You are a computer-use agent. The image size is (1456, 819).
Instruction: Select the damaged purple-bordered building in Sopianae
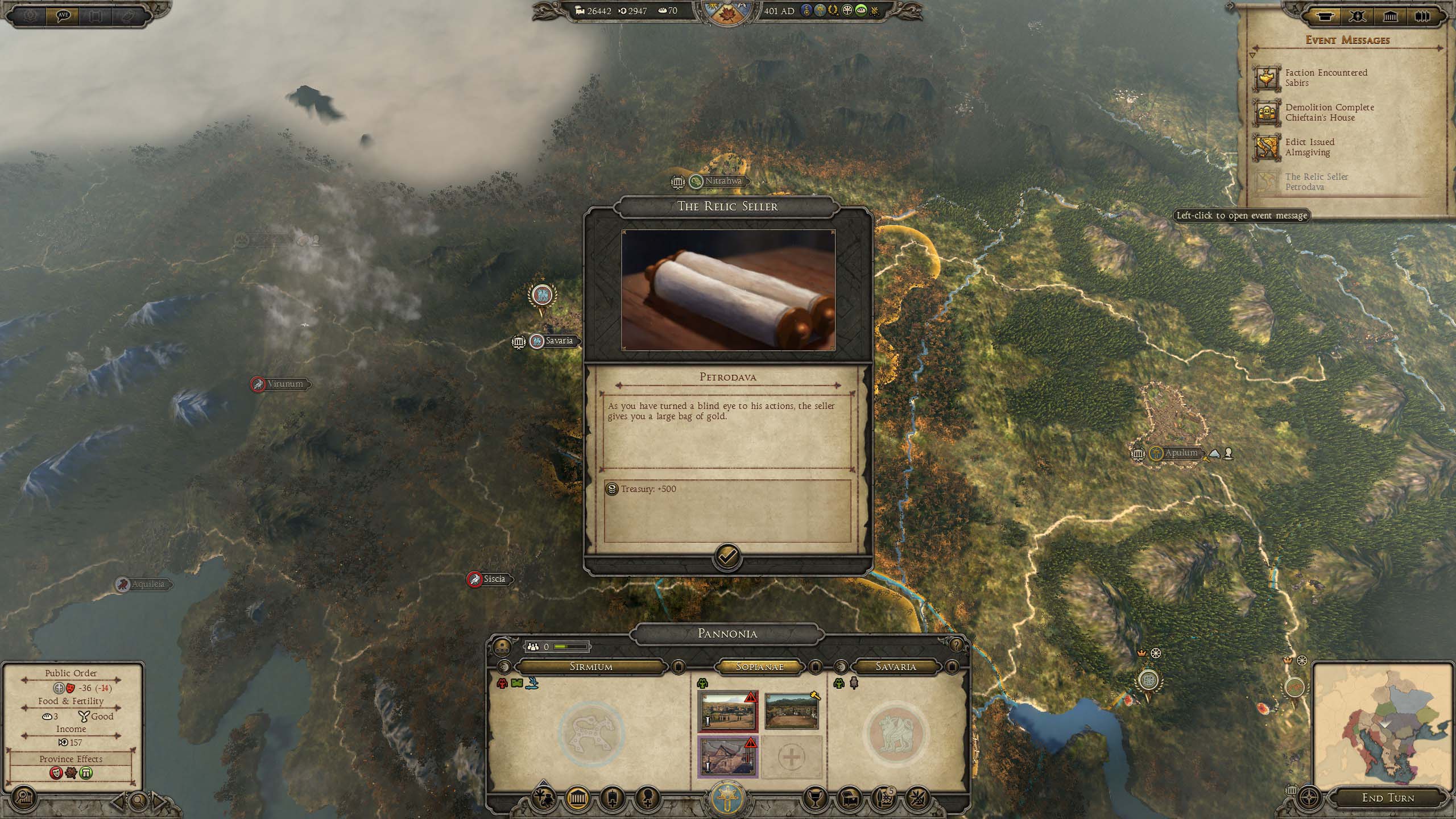point(727,756)
